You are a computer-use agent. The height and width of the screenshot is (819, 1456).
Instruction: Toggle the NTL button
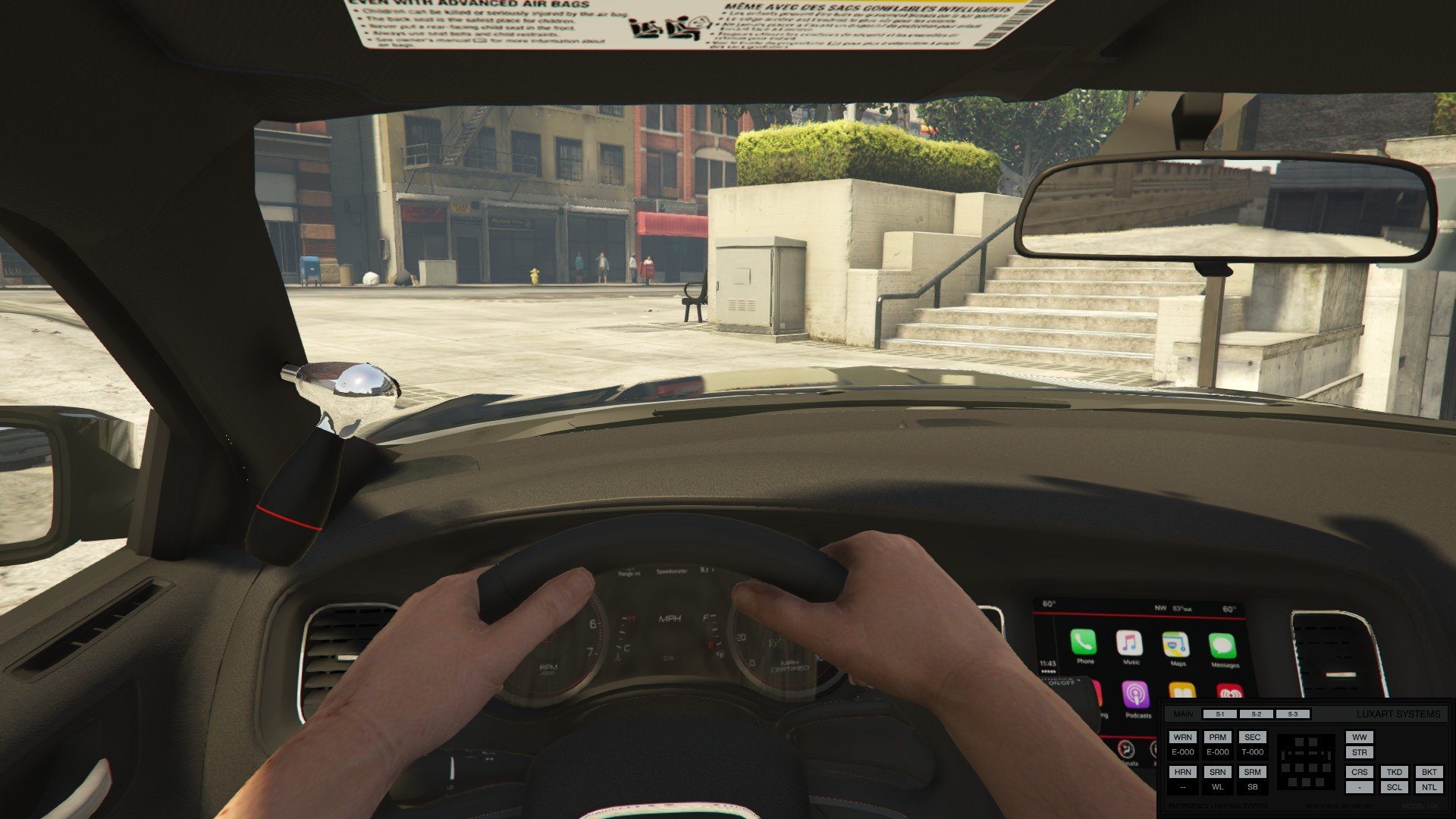click(1429, 787)
